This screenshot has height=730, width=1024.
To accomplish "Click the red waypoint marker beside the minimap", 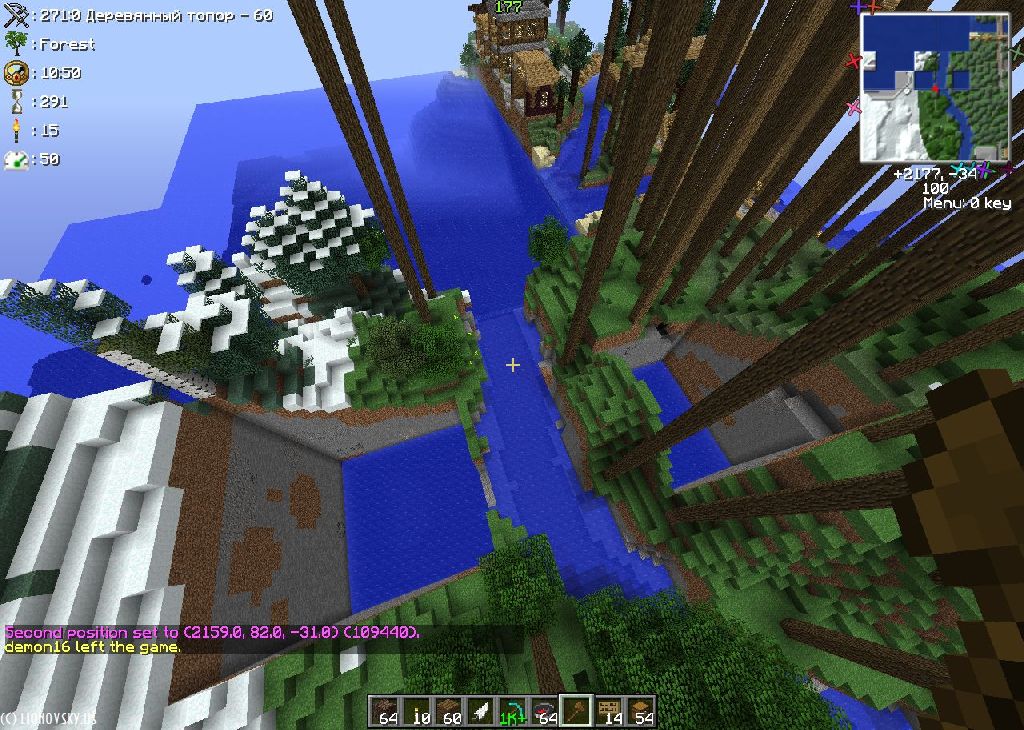I will (x=853, y=61).
